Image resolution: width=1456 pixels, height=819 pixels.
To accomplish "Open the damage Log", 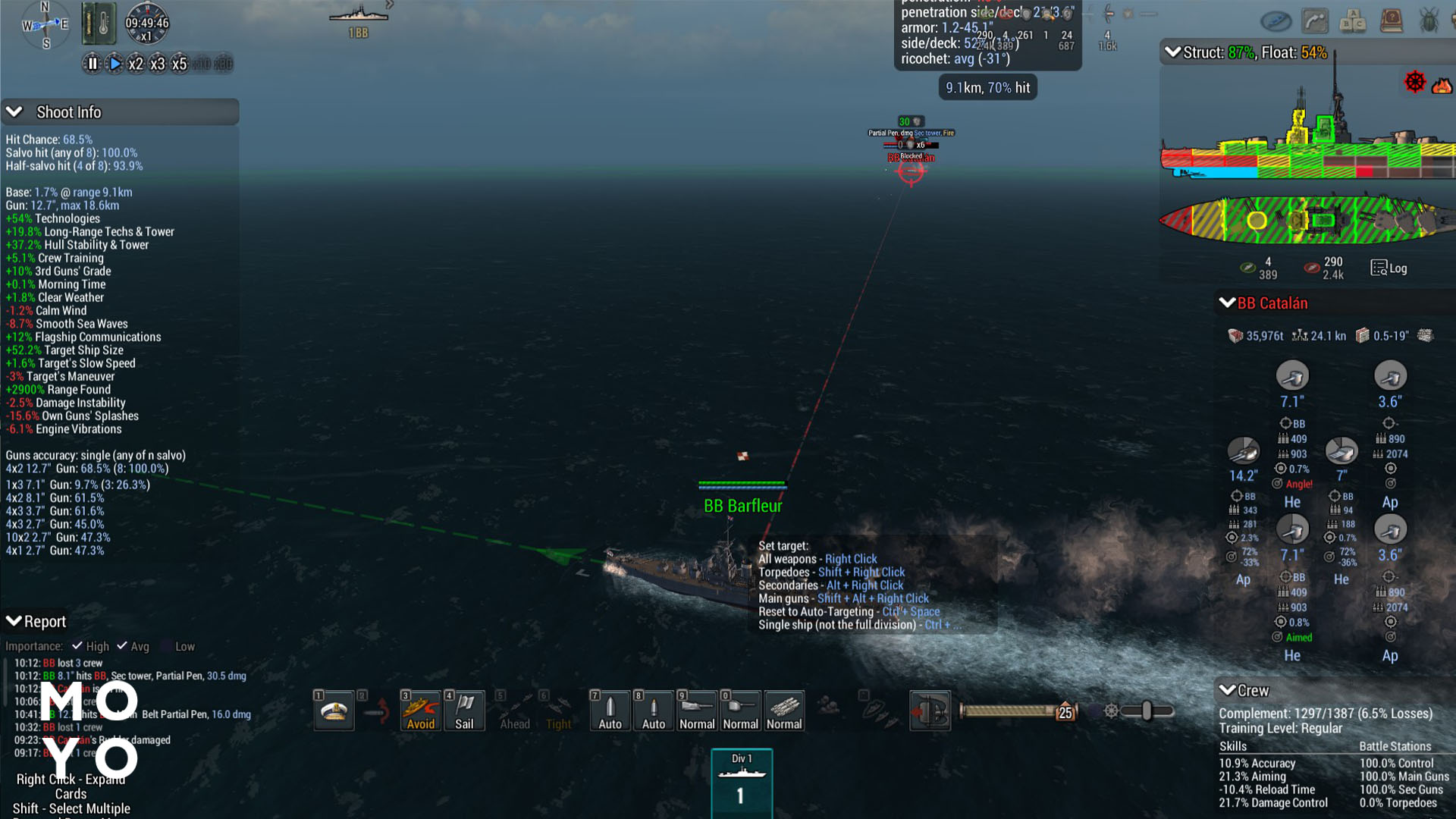I will [x=1389, y=268].
